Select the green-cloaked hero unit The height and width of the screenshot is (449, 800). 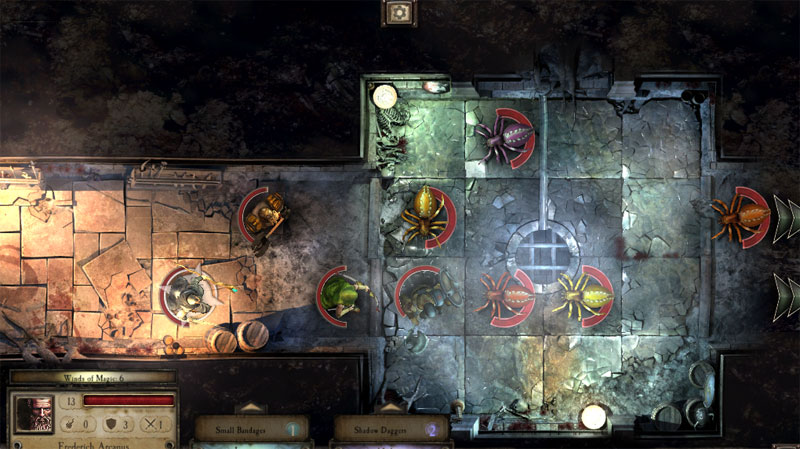[x=343, y=294]
